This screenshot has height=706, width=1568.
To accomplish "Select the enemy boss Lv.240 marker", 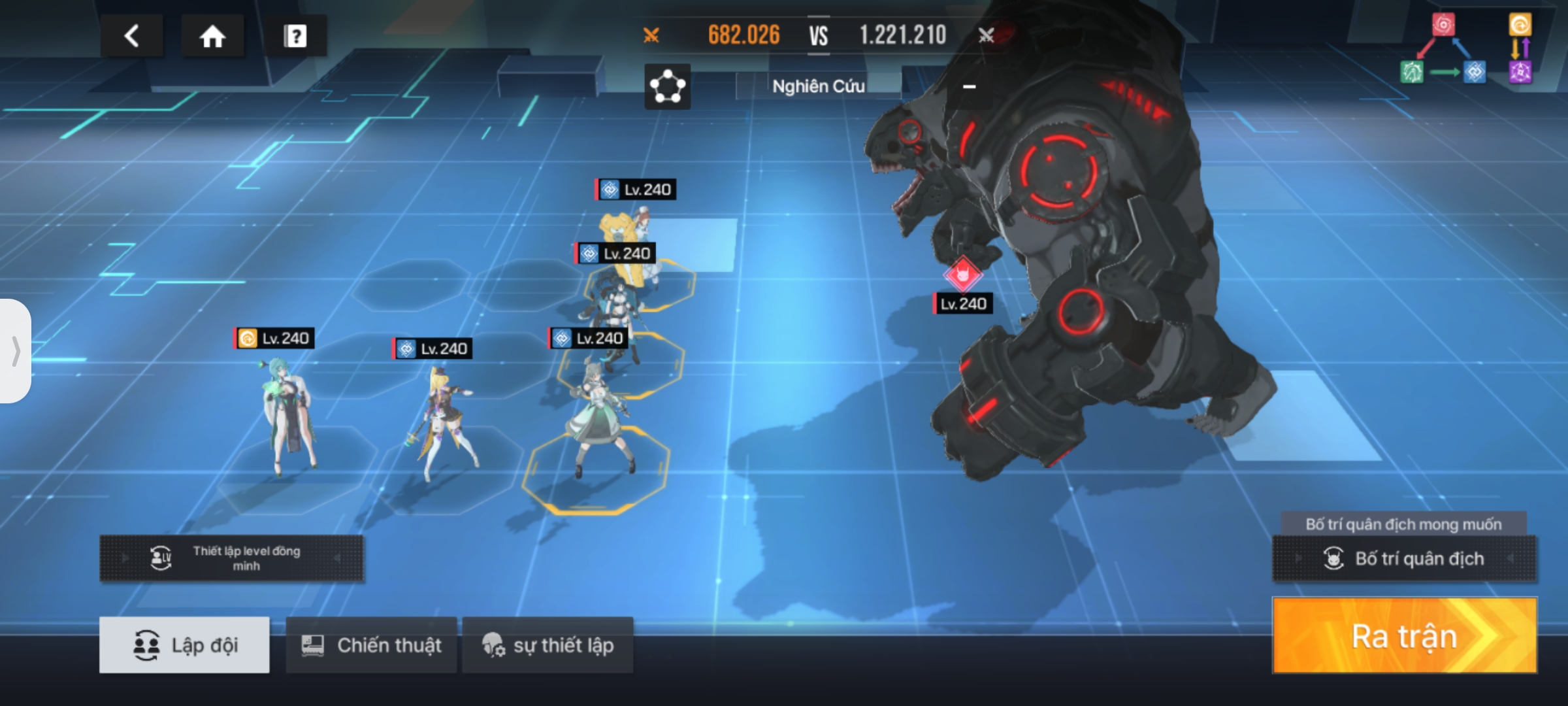I will pos(962,275).
